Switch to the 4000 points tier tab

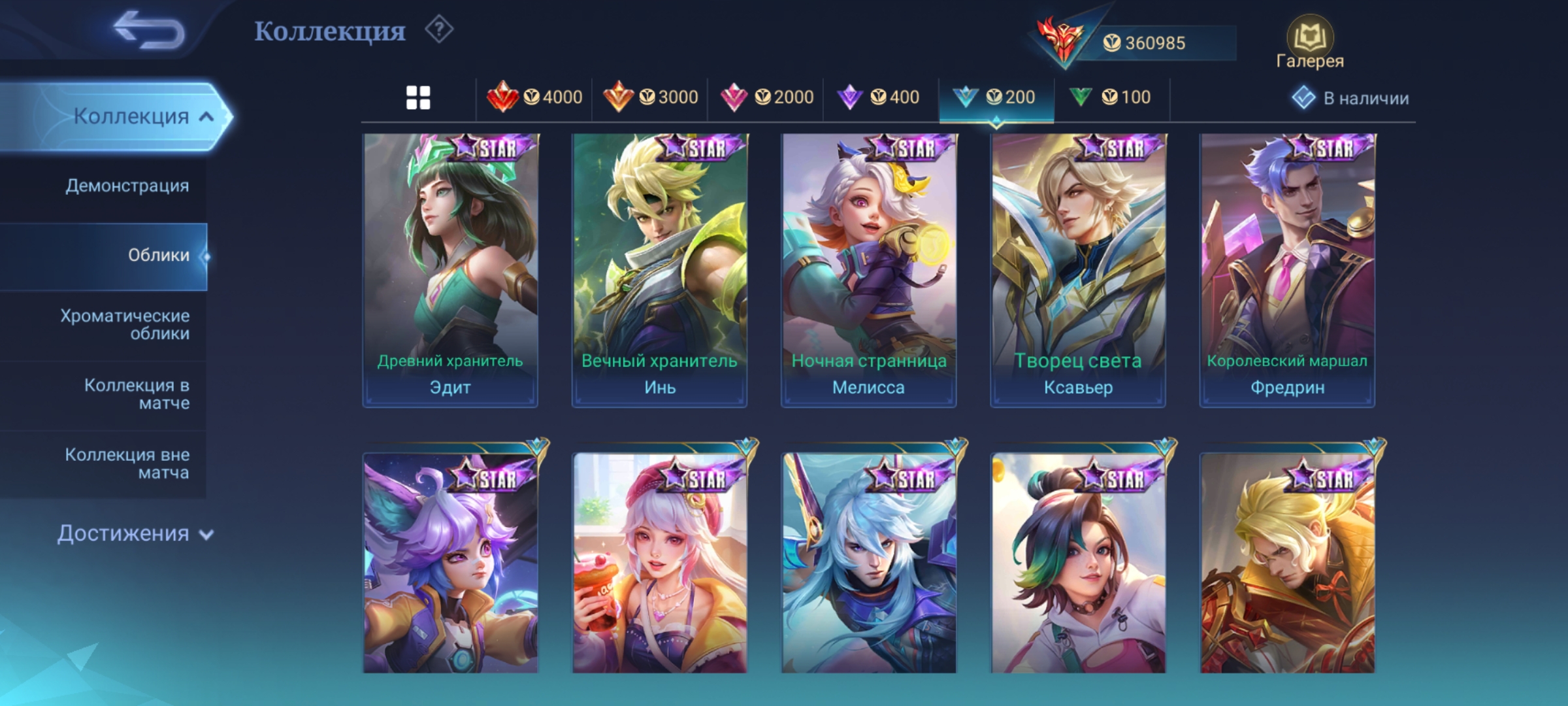pyautogui.click(x=534, y=98)
